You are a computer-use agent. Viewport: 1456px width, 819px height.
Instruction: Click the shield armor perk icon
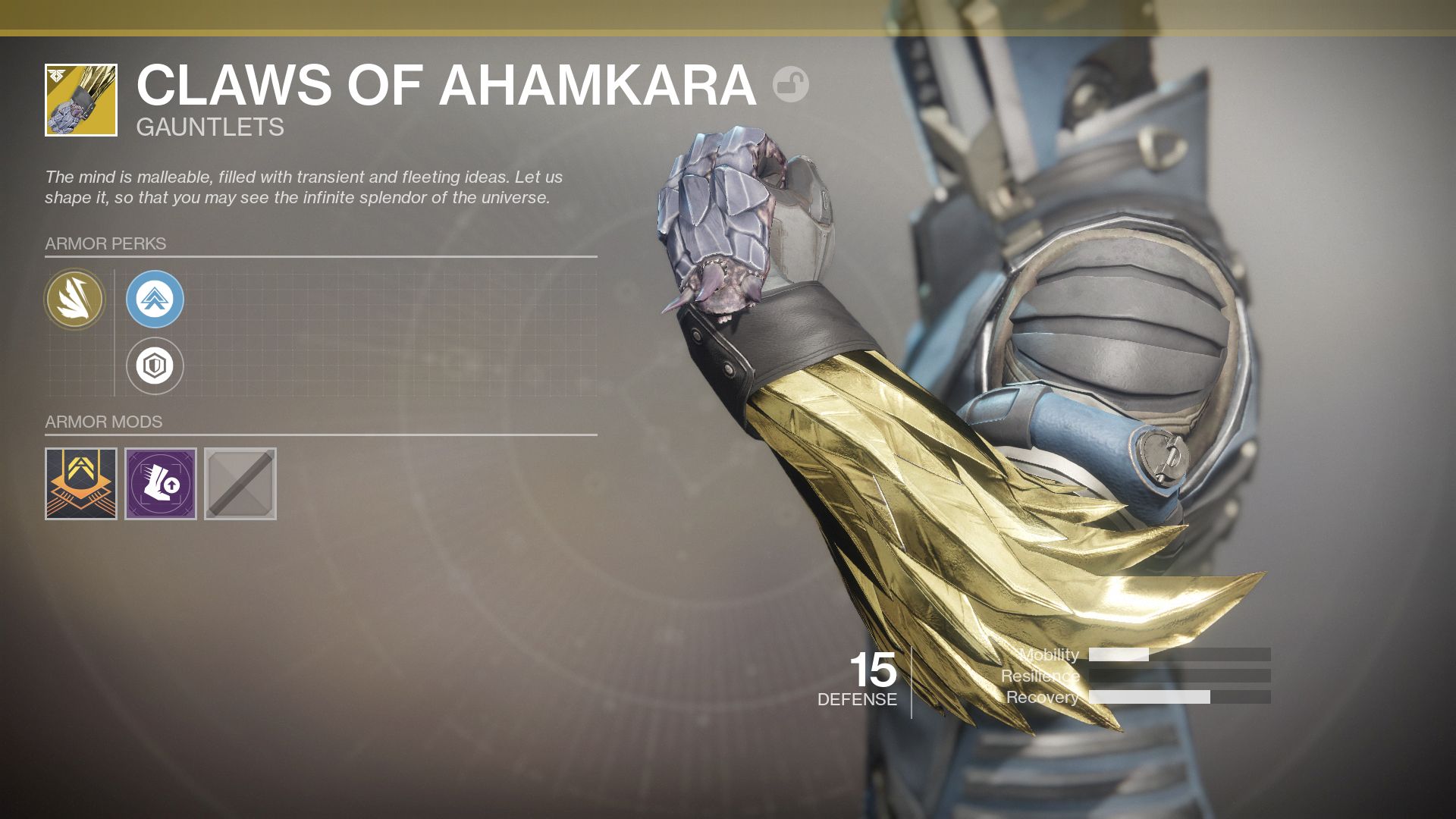tap(155, 366)
